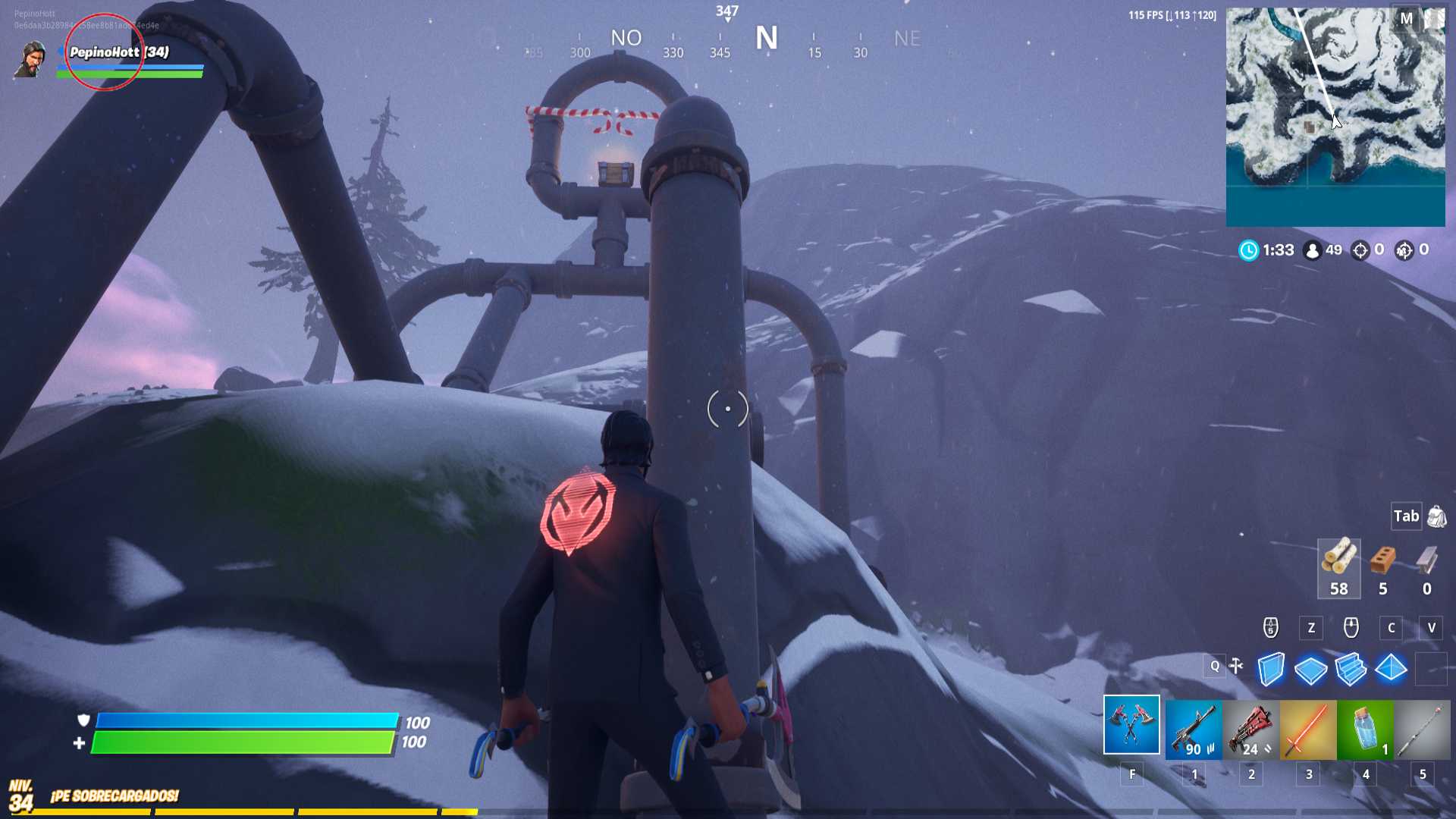Screen dimensions: 1456x819
Task: Equip the candy cane item slot
Action: pyautogui.click(x=1422, y=730)
